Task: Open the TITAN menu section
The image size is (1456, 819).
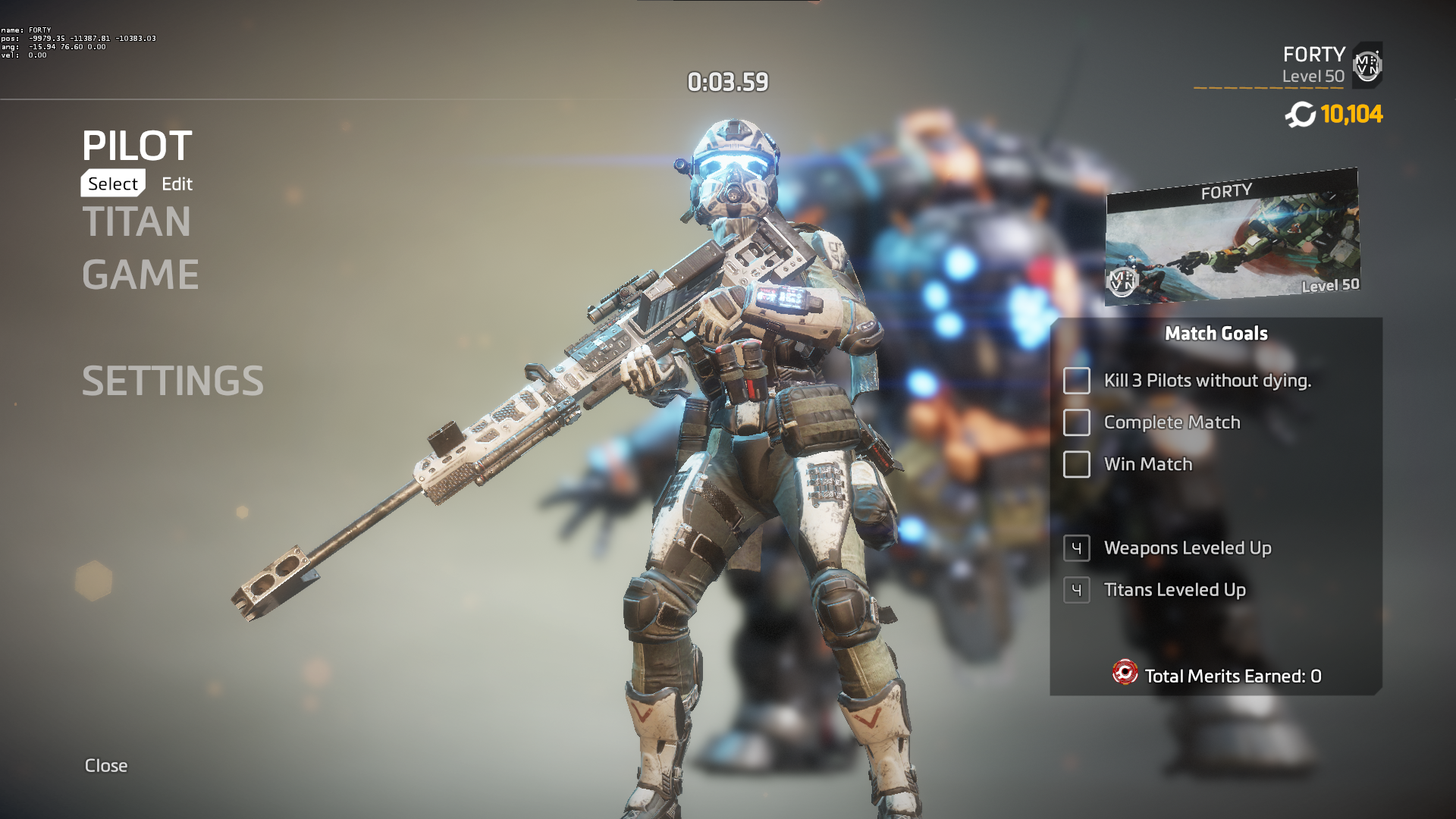Action: coord(136,221)
